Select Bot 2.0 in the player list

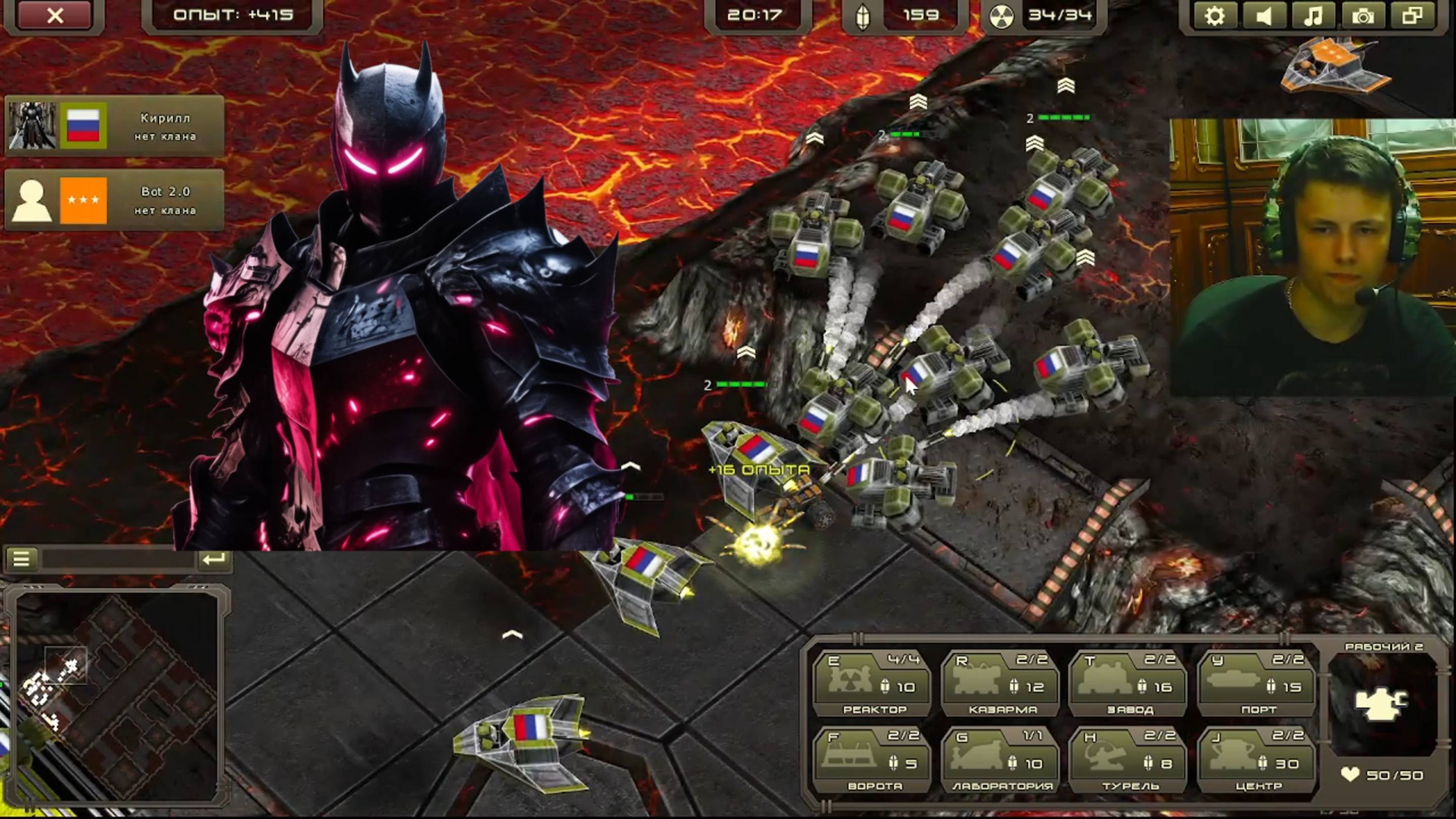115,200
